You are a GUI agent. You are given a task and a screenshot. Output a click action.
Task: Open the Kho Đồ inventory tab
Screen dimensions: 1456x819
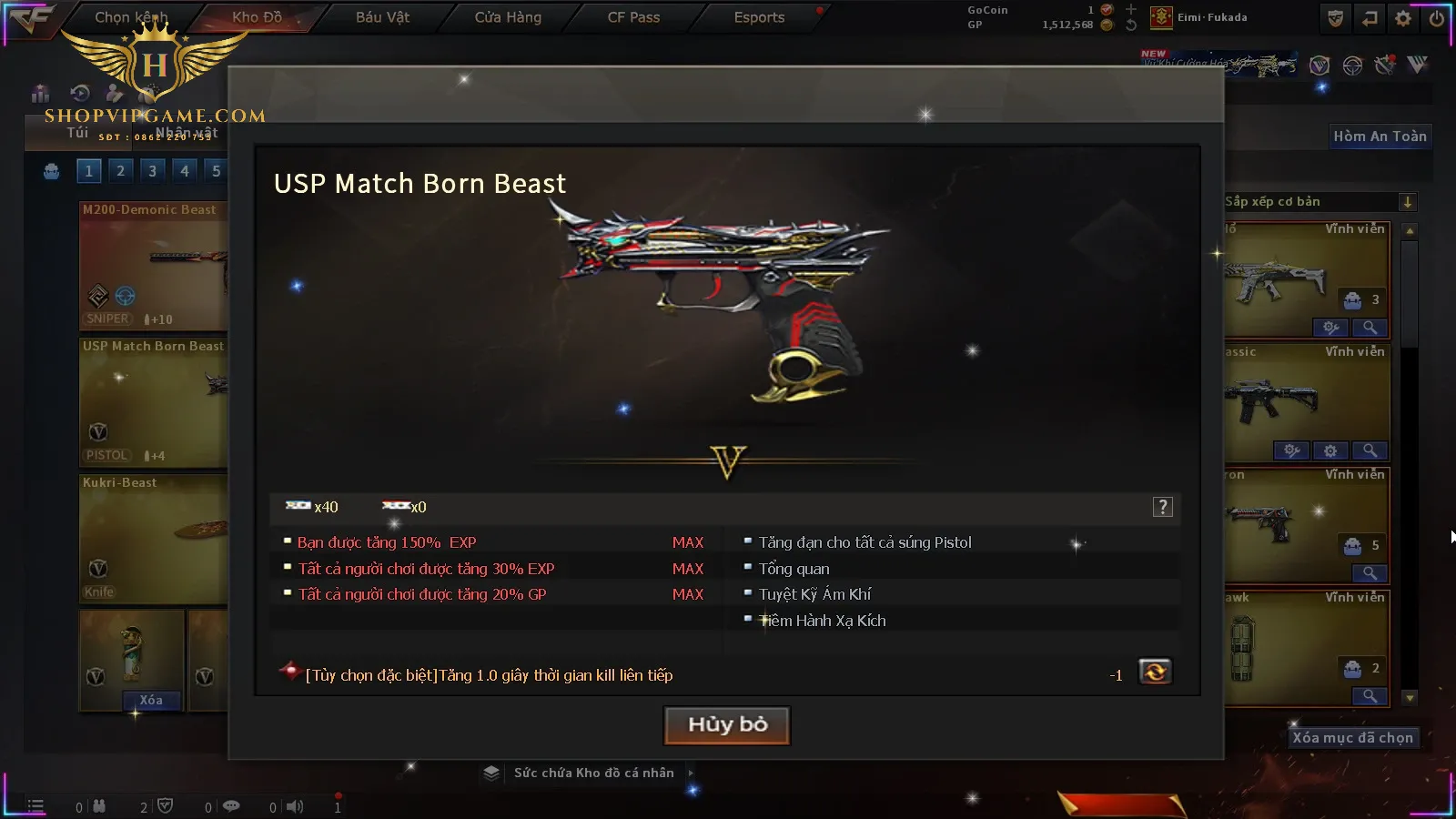tap(258, 17)
